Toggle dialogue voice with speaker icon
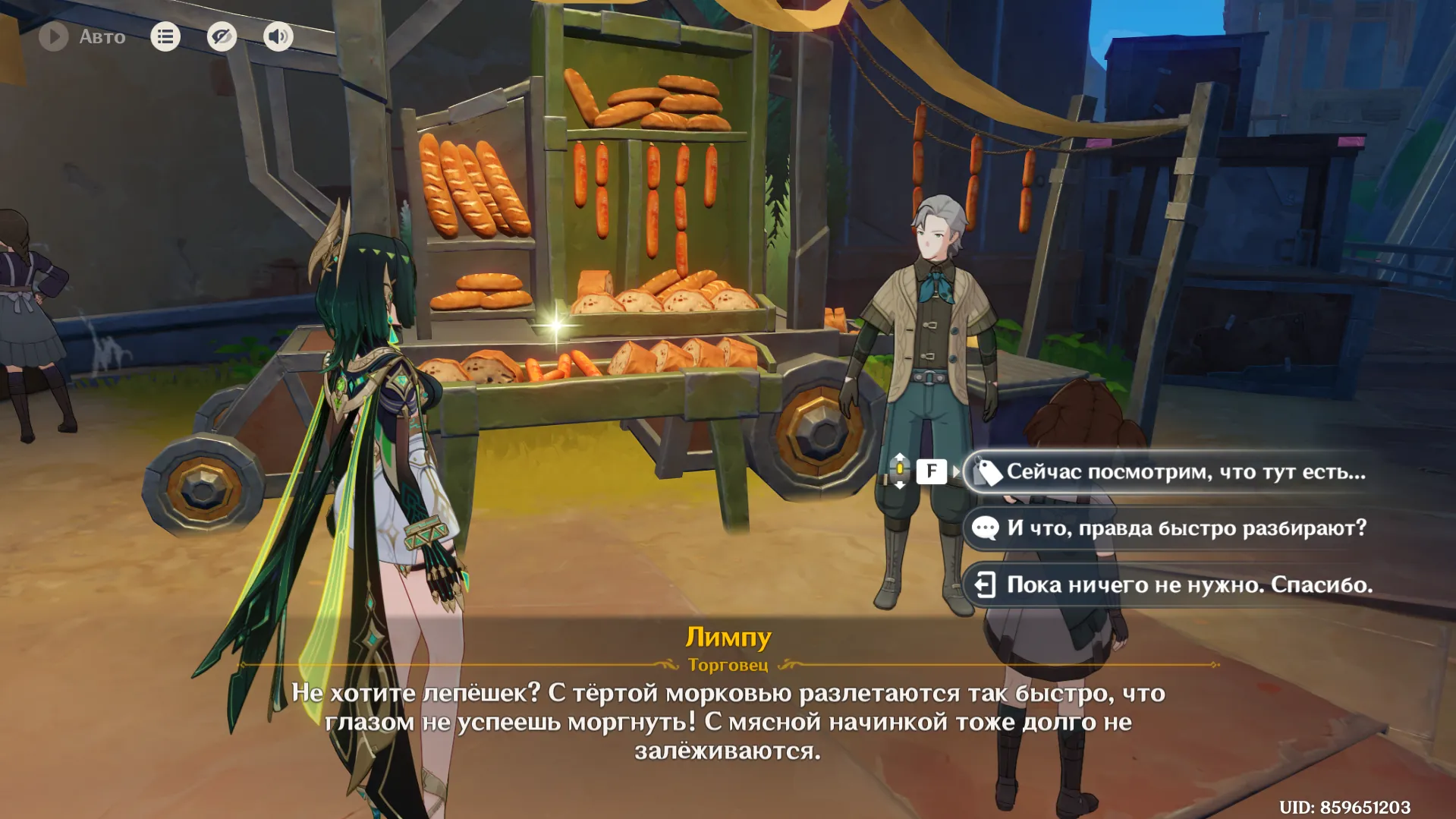This screenshot has width=1456, height=819. 278,36
